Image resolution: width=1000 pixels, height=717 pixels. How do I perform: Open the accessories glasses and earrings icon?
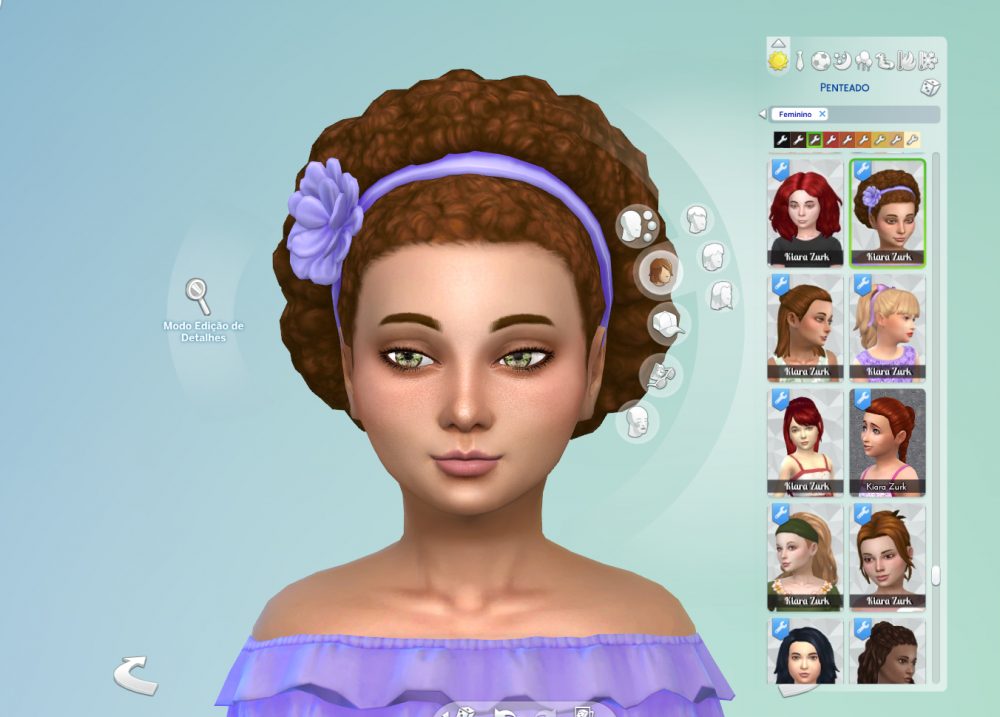656,375
